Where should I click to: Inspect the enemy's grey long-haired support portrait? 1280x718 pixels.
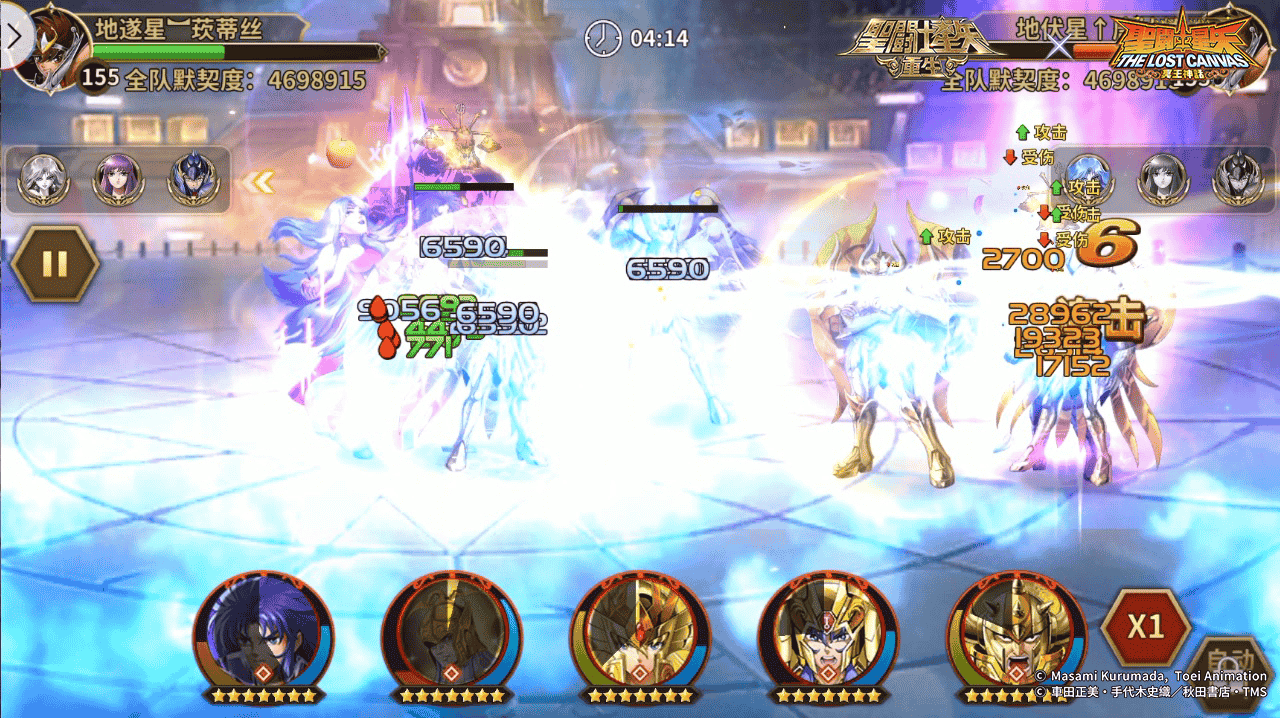(x=1163, y=180)
